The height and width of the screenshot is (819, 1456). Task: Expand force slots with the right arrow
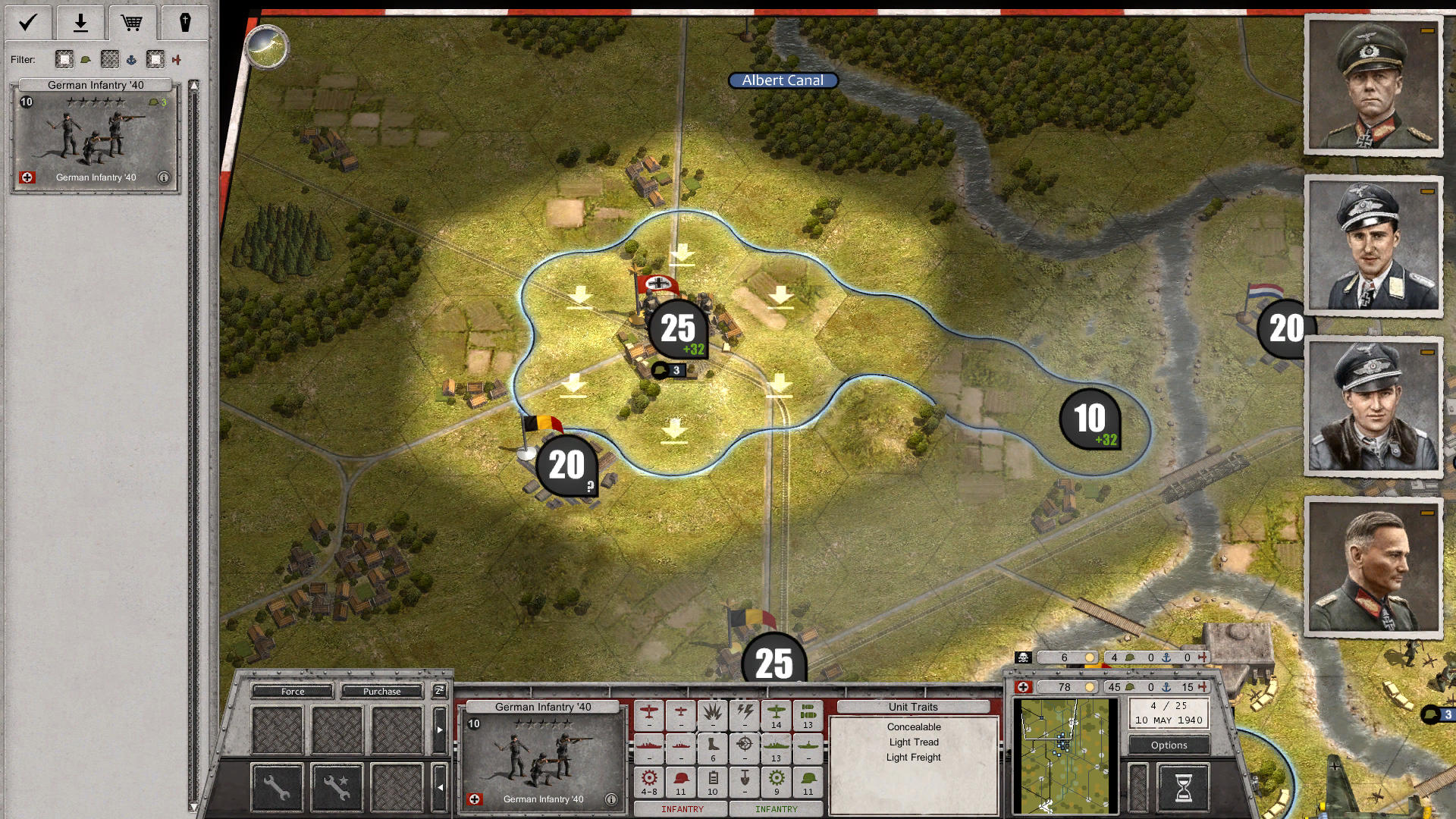[440, 730]
